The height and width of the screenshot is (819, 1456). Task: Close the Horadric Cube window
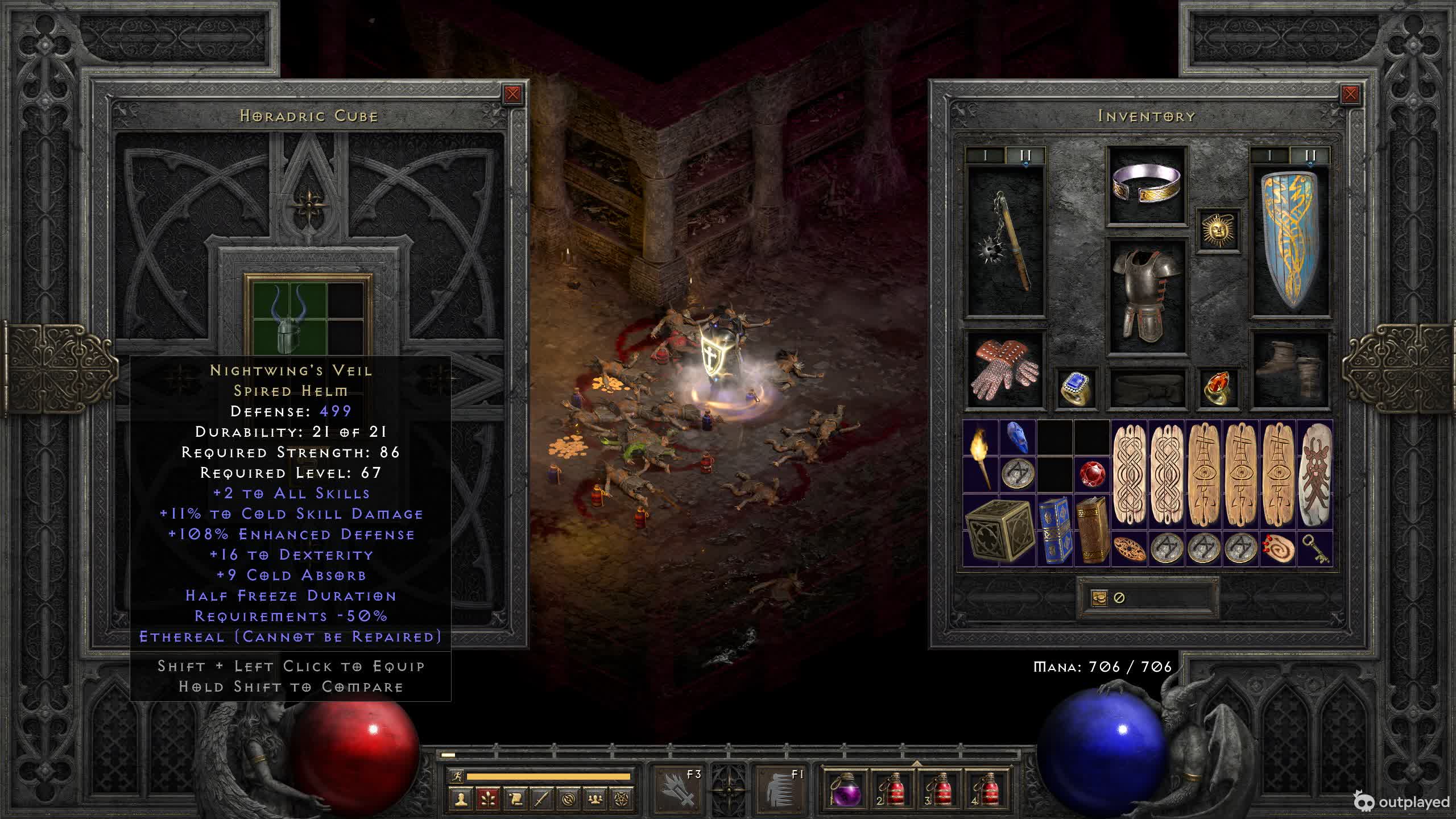(x=512, y=94)
